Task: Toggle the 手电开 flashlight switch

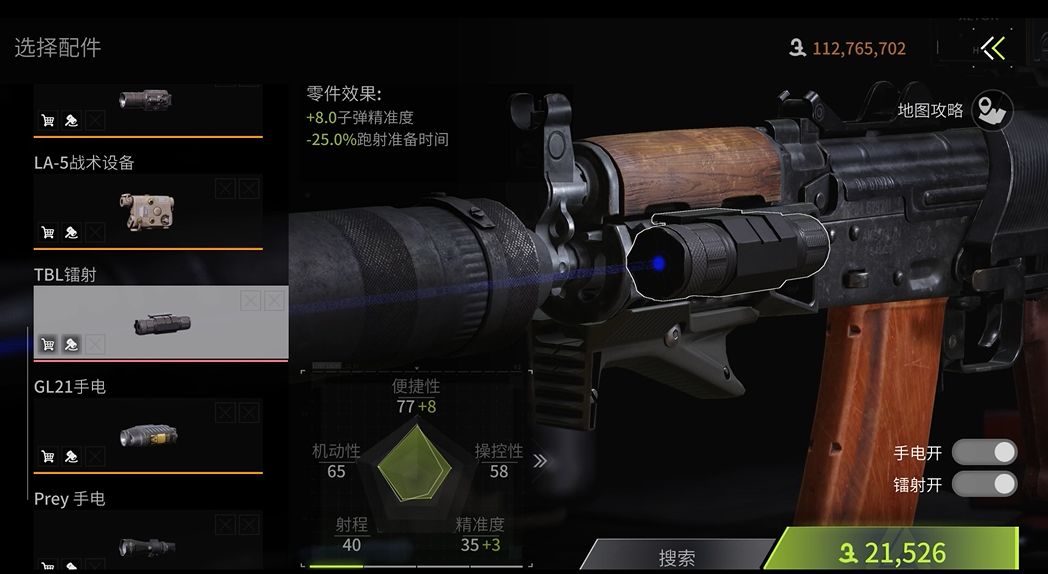Action: pos(983,452)
